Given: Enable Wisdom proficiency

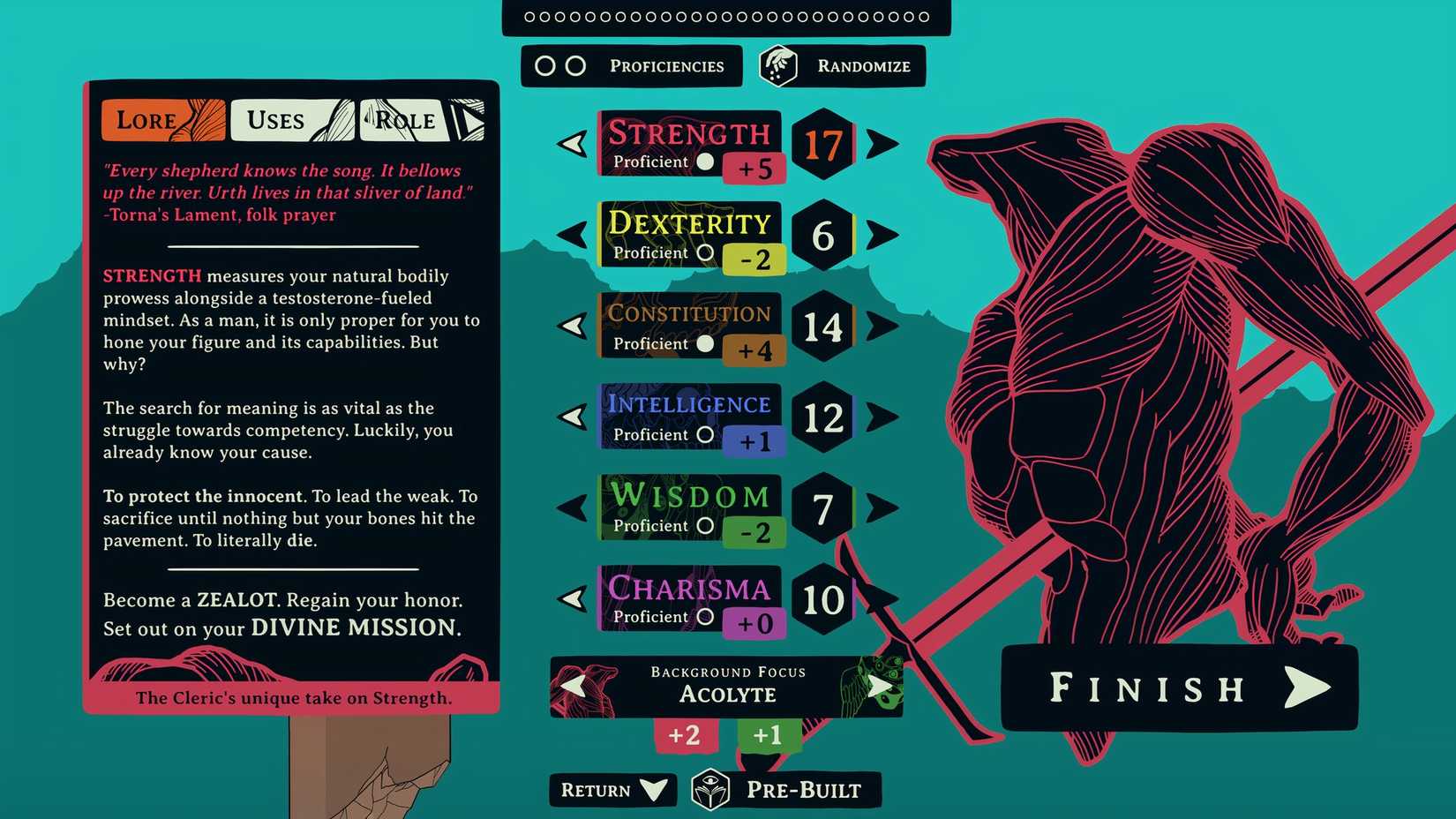Looking at the screenshot, I should tap(705, 525).
